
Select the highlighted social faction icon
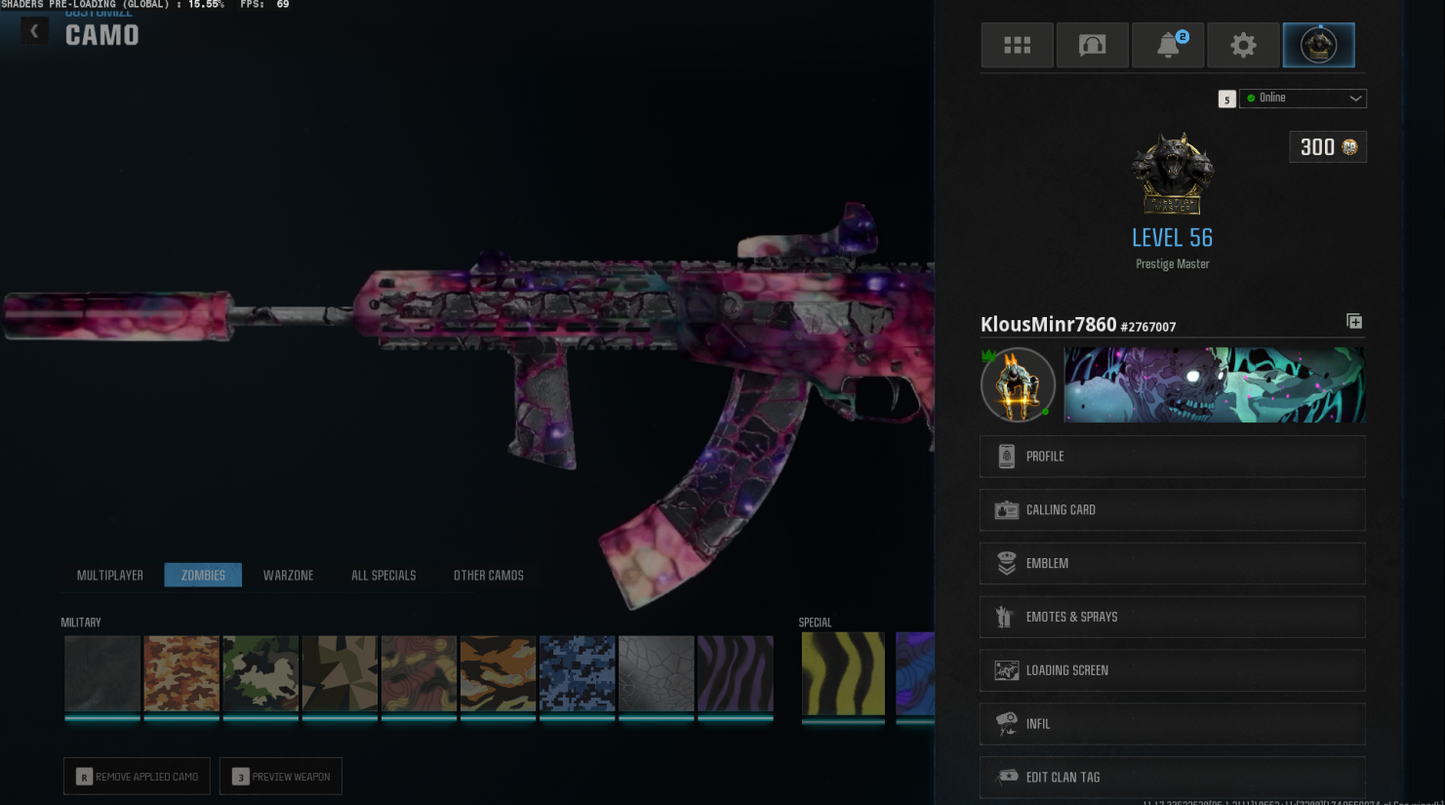tap(1318, 44)
